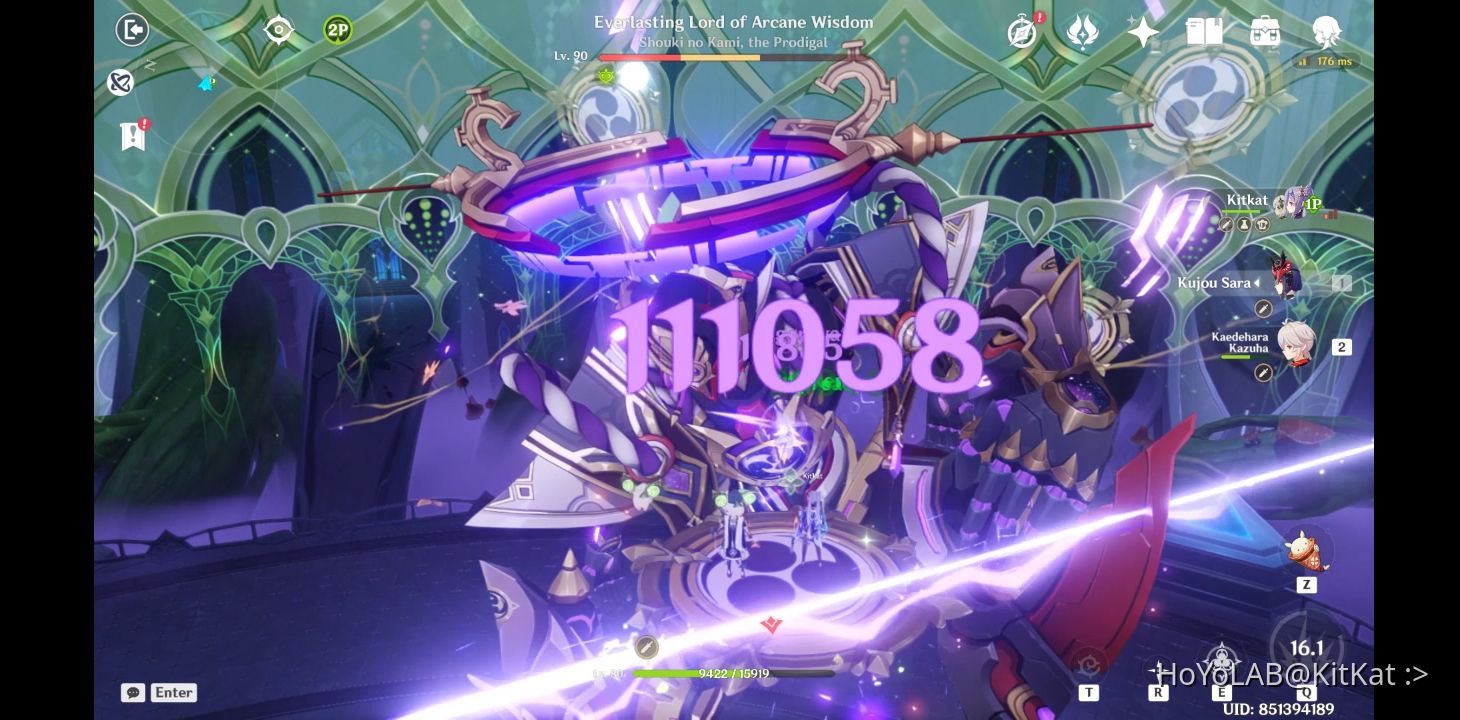Open the Events timer icon with notification
1460x720 pixels.
click(x=1019, y=32)
